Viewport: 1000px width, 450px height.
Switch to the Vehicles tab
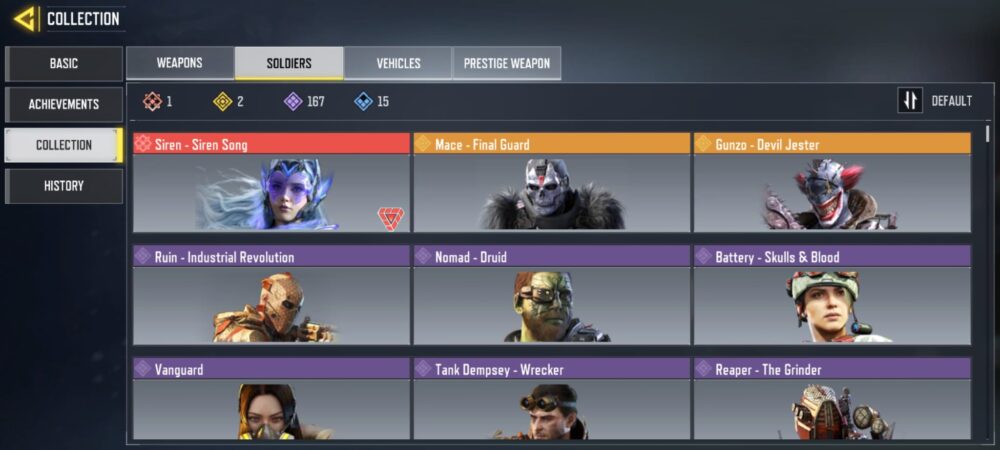tap(398, 63)
